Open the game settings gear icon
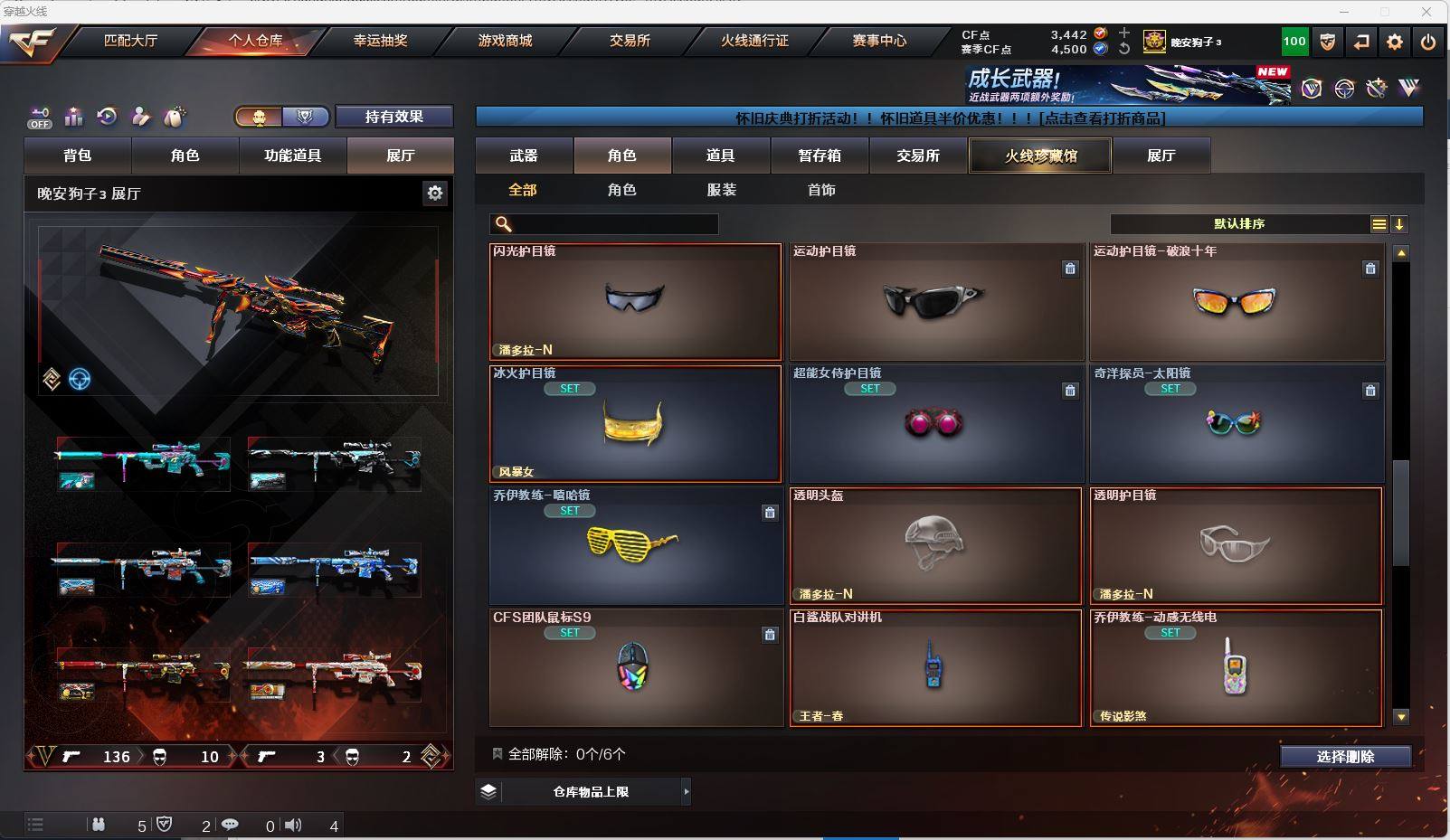 pyautogui.click(x=1395, y=42)
